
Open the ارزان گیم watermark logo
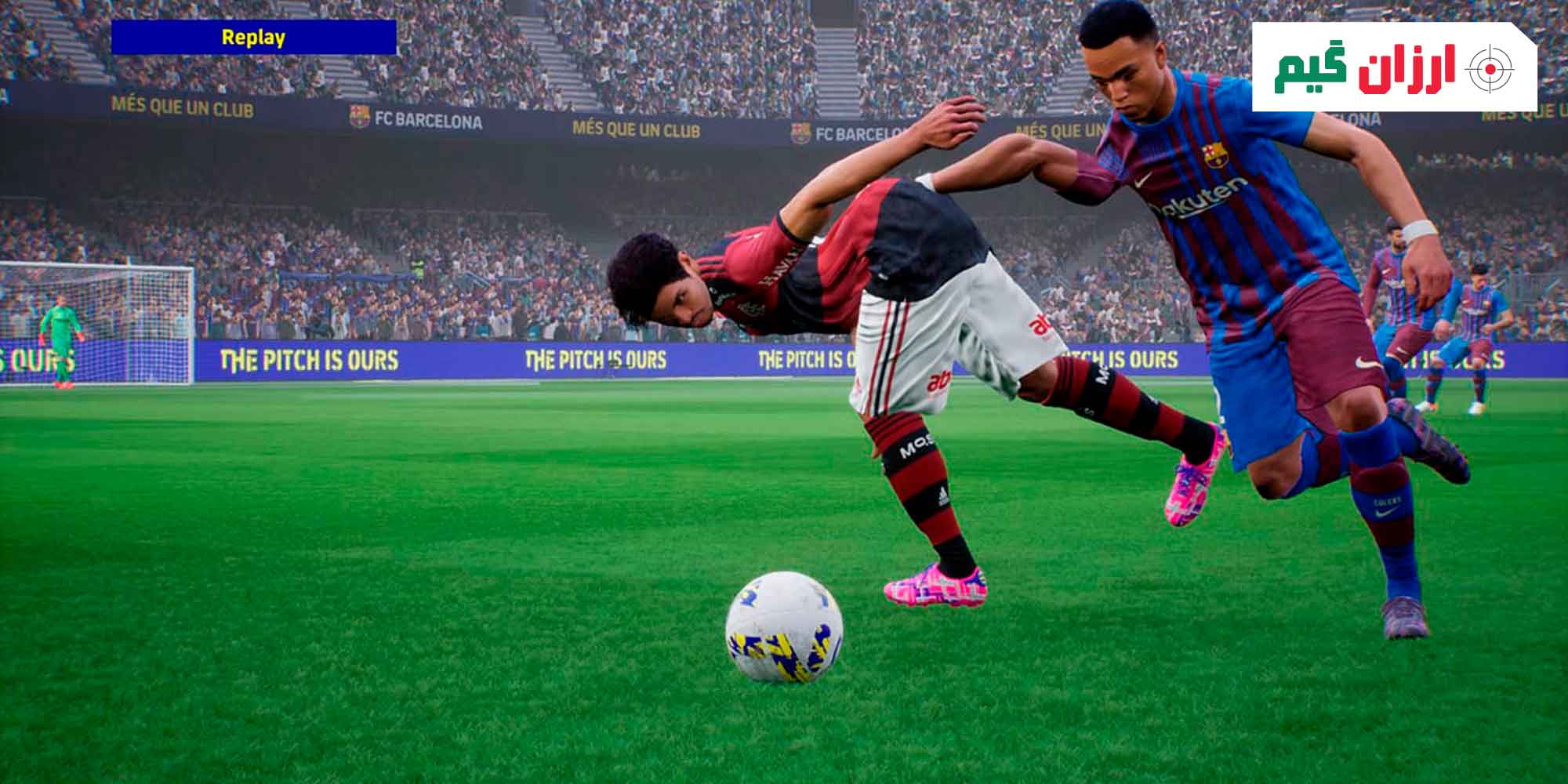tap(1394, 68)
